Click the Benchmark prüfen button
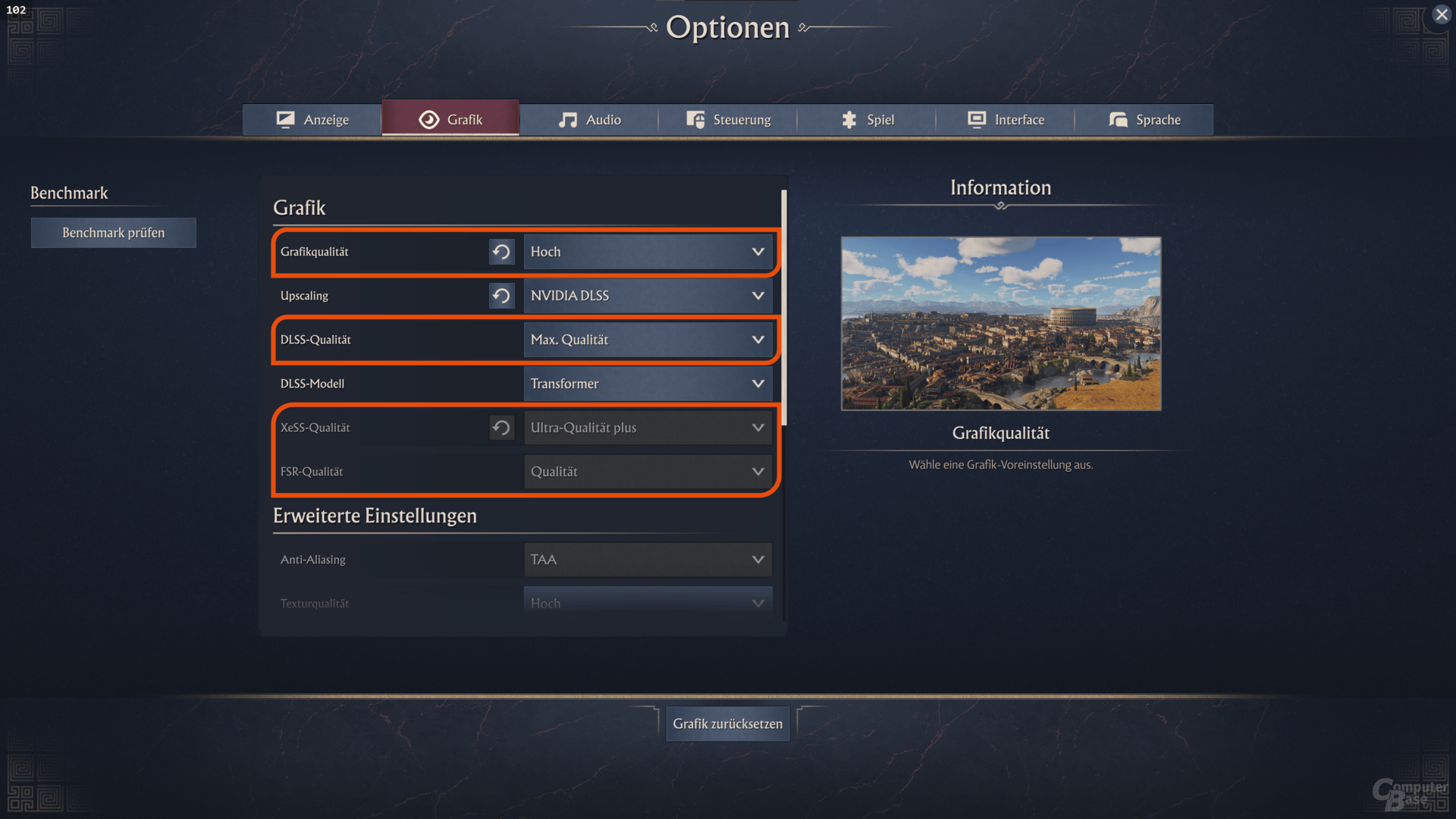Viewport: 1456px width, 819px height. [114, 233]
